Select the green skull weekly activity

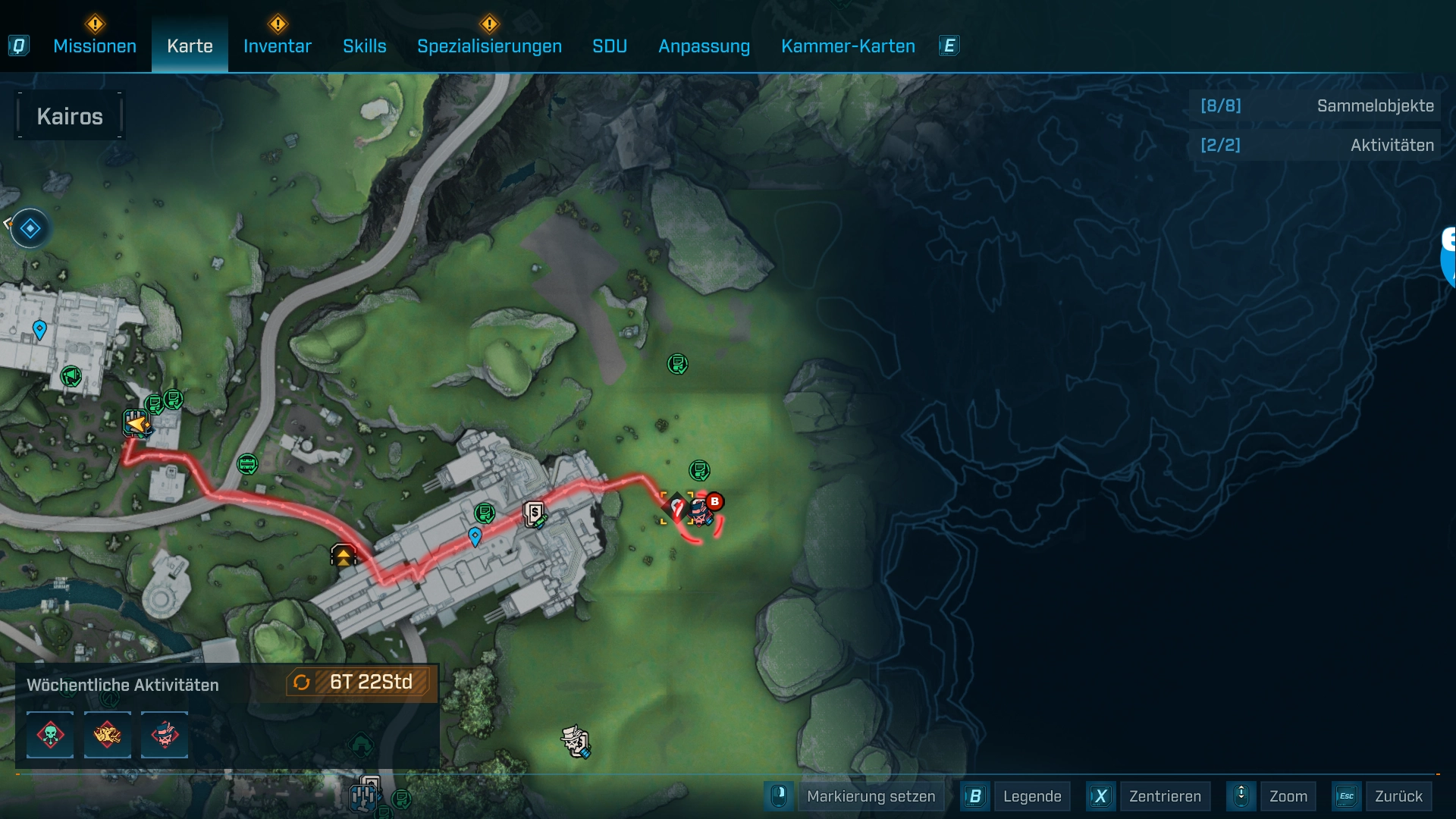pyautogui.click(x=50, y=735)
